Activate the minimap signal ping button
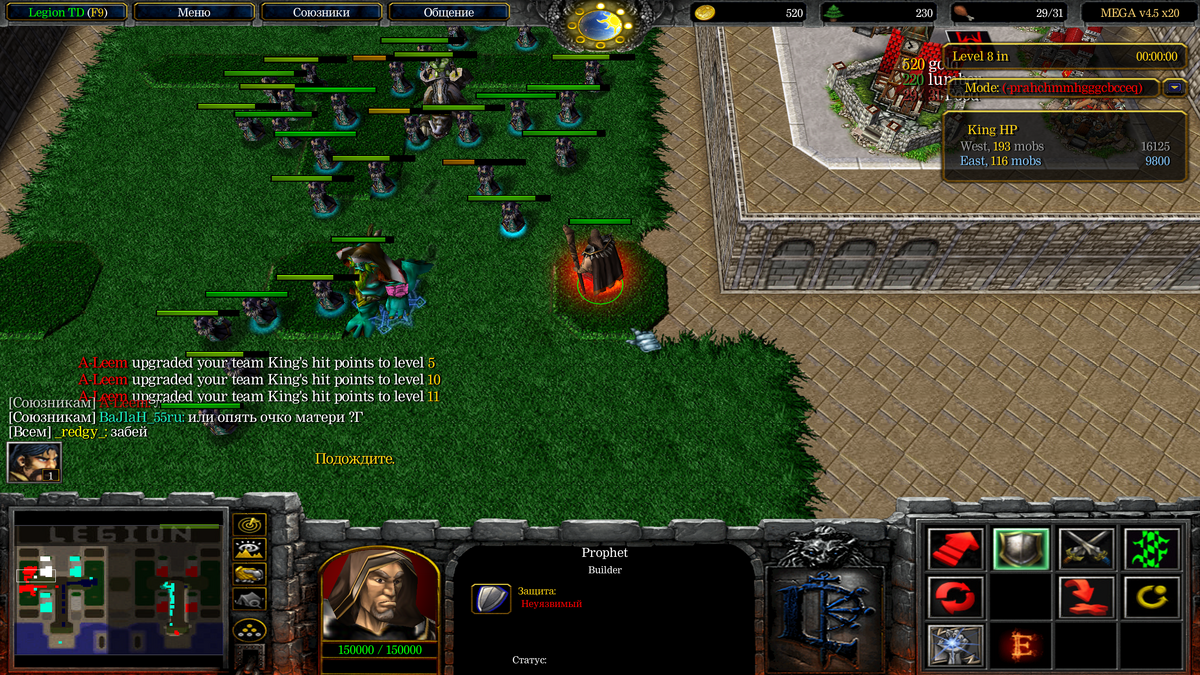Viewport: 1200px width, 675px height. (x=248, y=524)
